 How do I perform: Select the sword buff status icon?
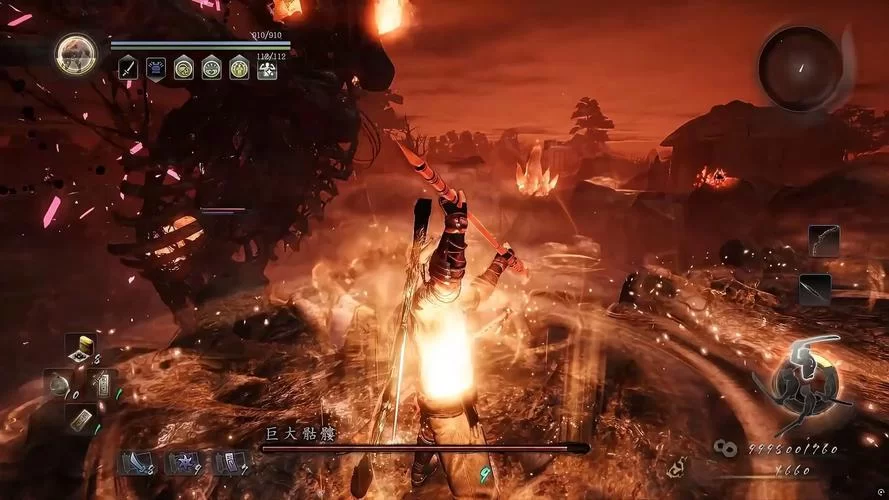pos(129,68)
